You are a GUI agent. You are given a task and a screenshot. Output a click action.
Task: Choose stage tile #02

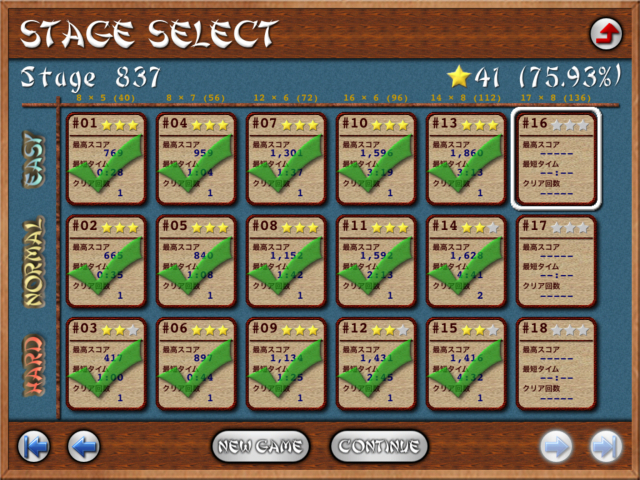(107, 261)
